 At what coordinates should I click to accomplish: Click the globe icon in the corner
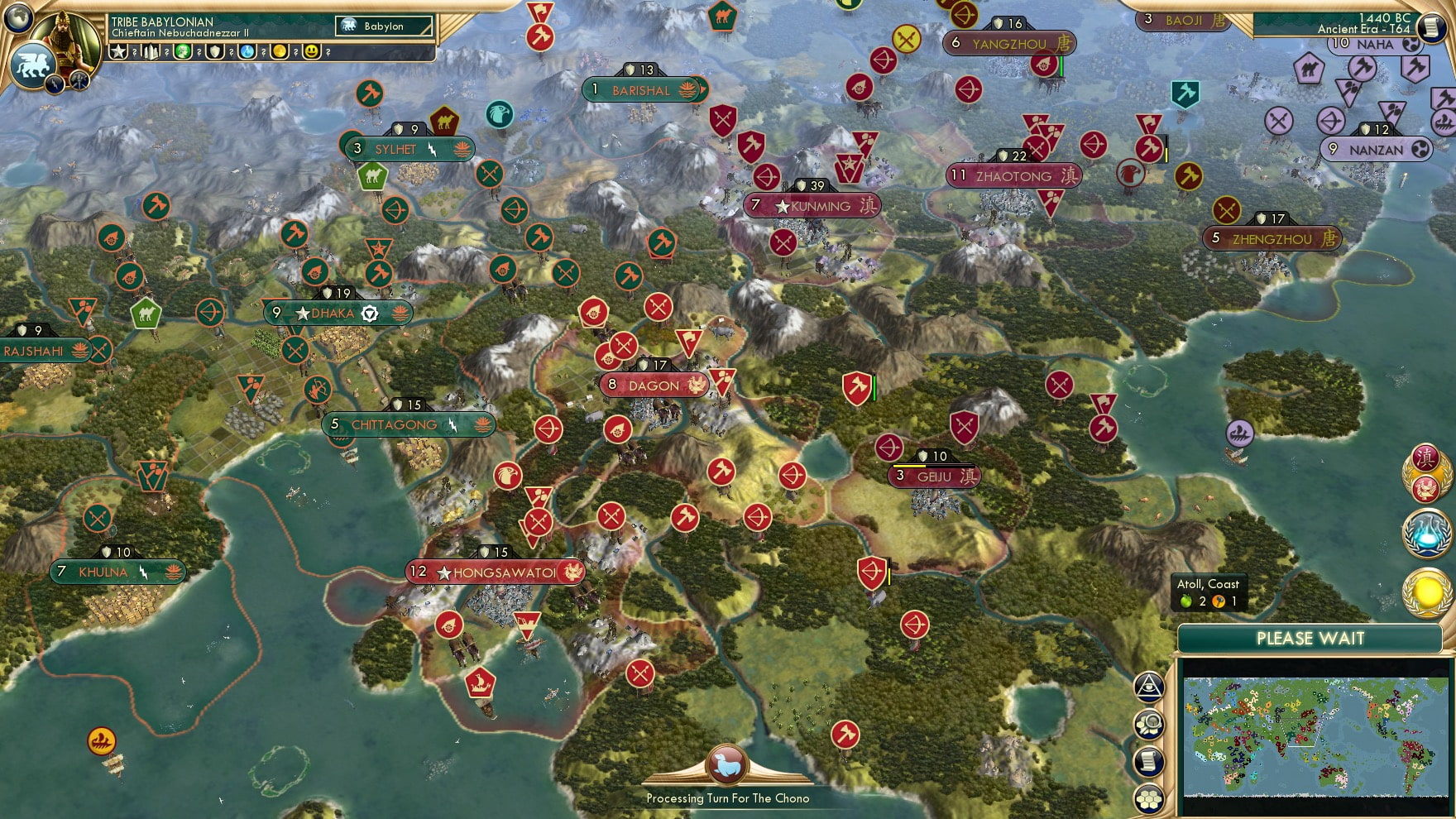point(18,17)
